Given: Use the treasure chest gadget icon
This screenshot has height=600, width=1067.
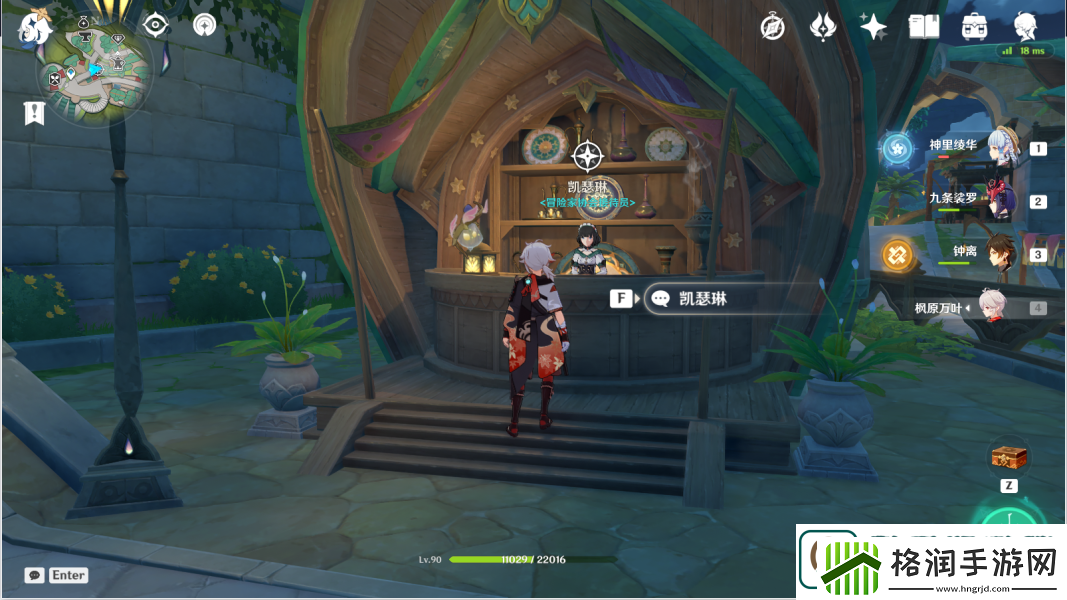Looking at the screenshot, I should pyautogui.click(x=1009, y=458).
